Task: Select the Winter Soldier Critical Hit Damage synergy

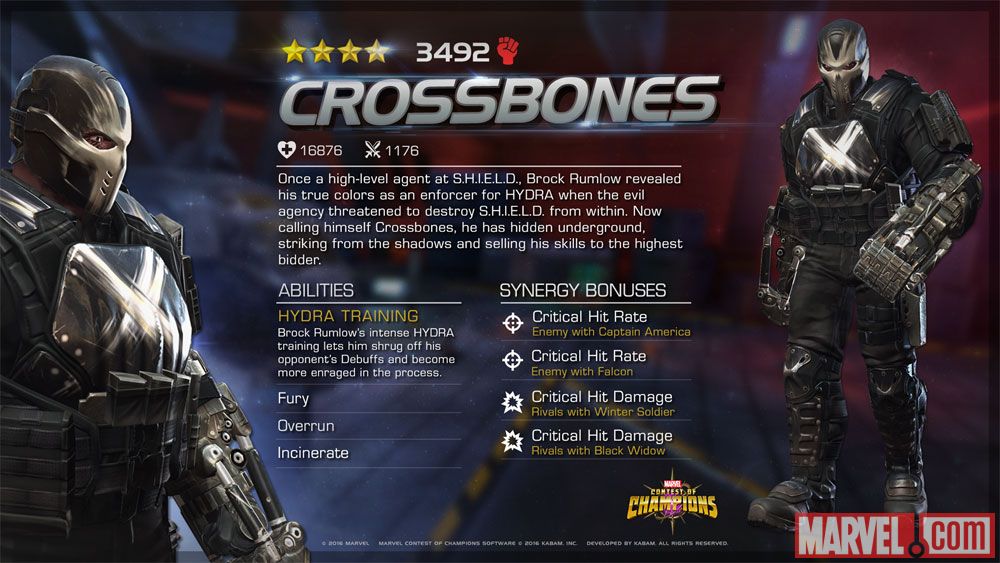Action: 596,403
